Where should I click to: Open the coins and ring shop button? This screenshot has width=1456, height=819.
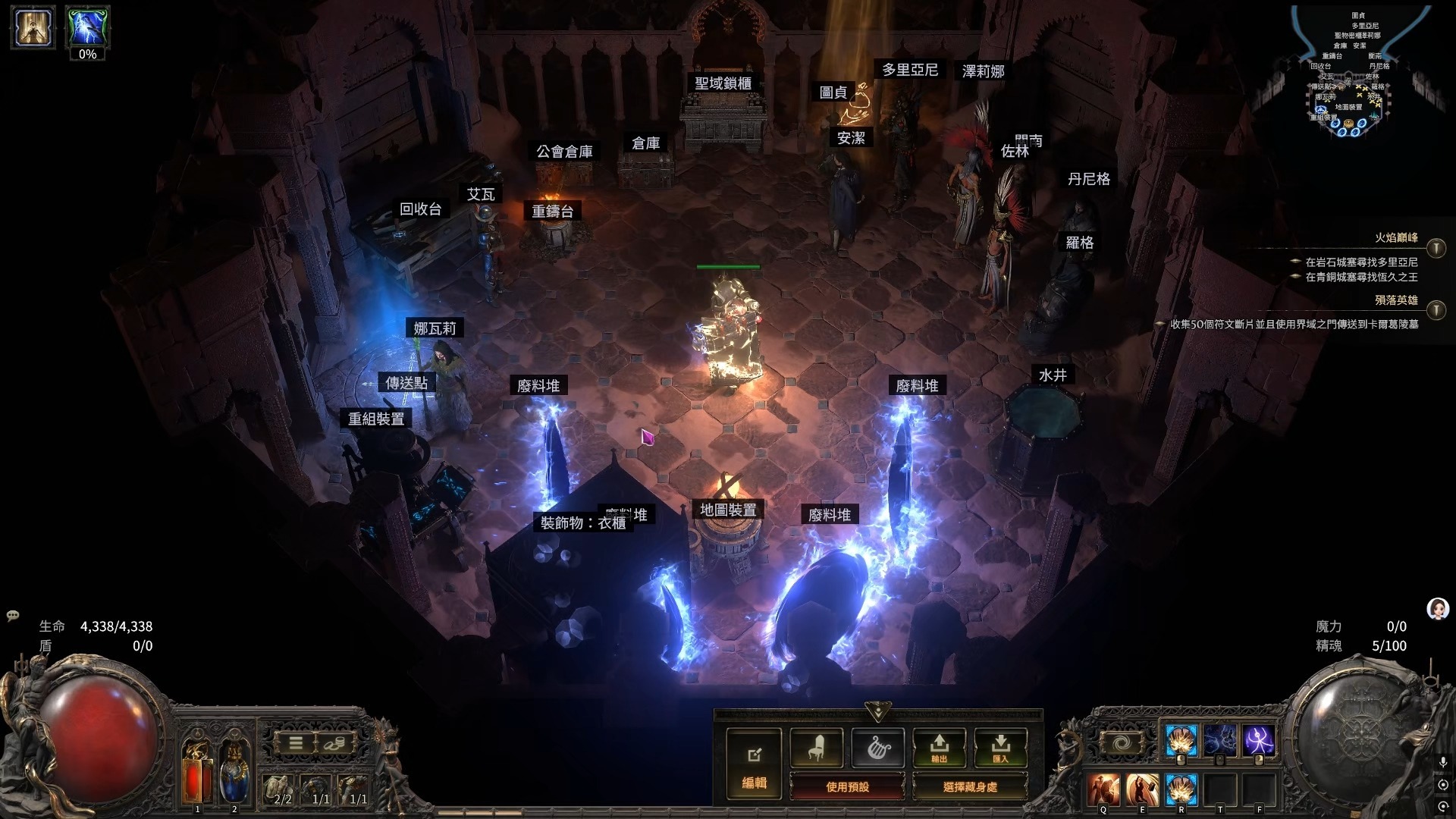point(334,742)
